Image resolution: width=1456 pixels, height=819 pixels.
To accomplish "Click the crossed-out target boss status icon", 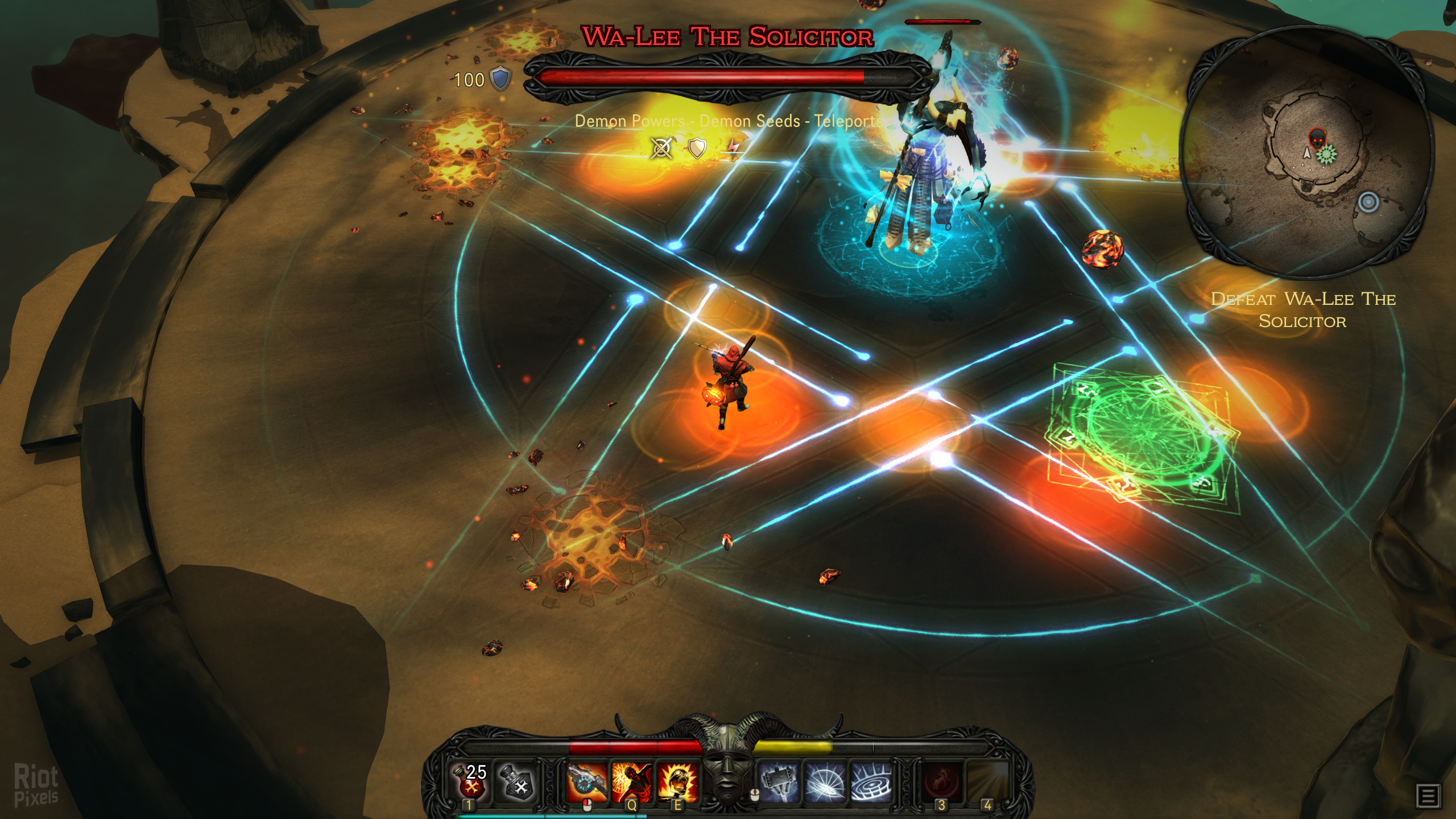I will pyautogui.click(x=661, y=148).
